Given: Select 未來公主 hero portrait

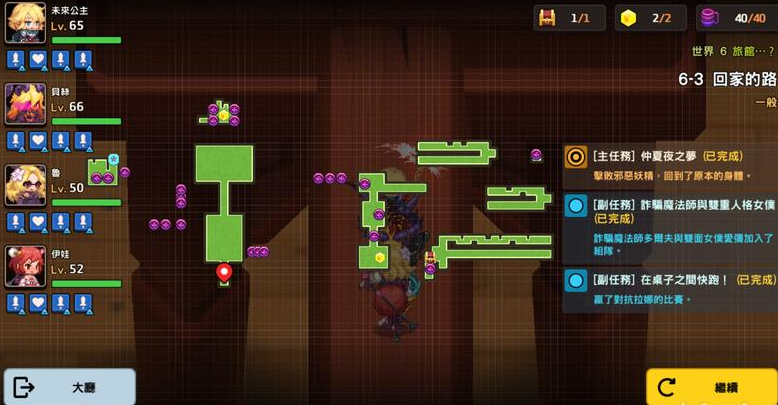Looking at the screenshot, I should [x=25, y=23].
